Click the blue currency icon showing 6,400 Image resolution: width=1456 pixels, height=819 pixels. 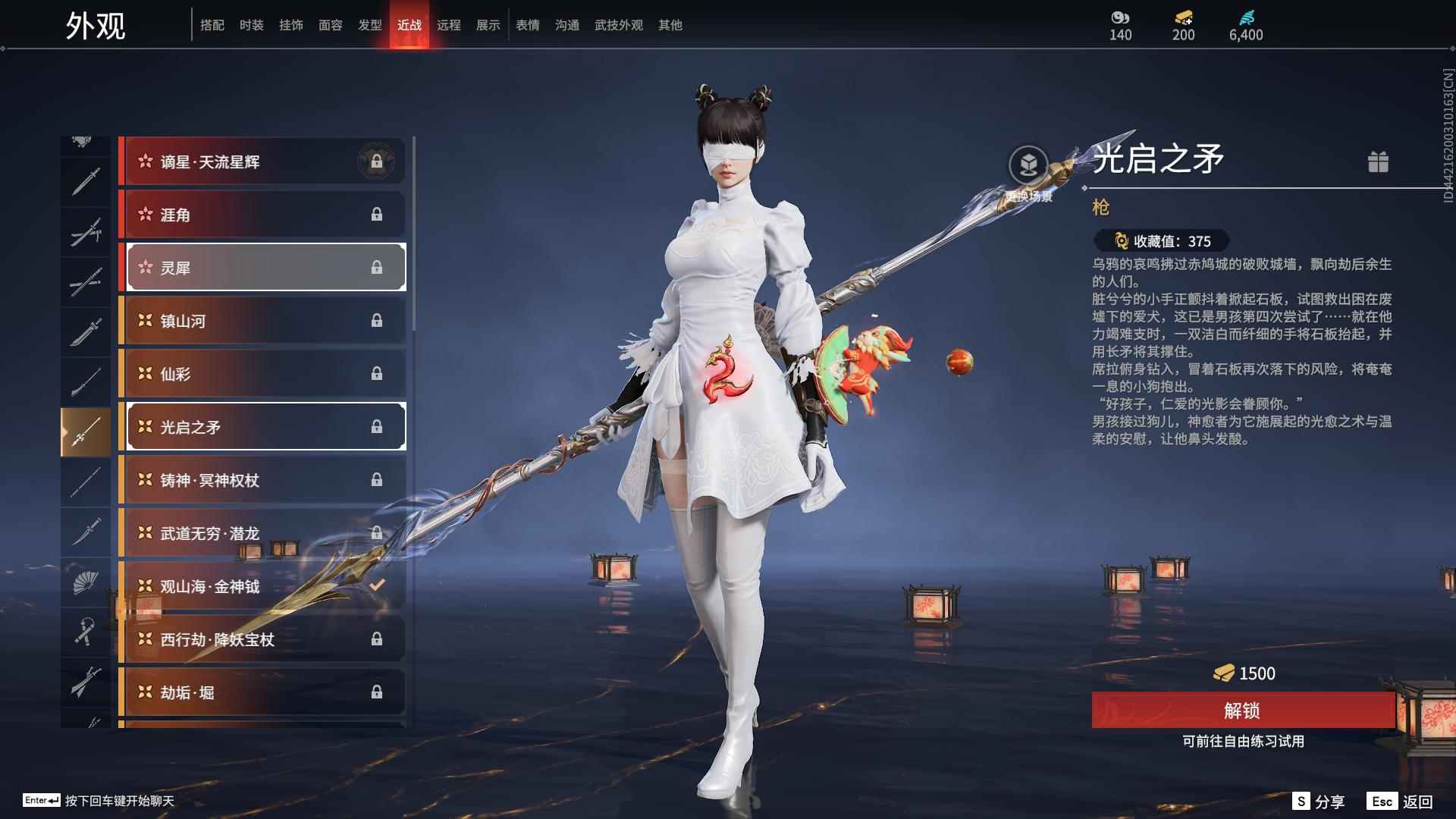(1248, 19)
